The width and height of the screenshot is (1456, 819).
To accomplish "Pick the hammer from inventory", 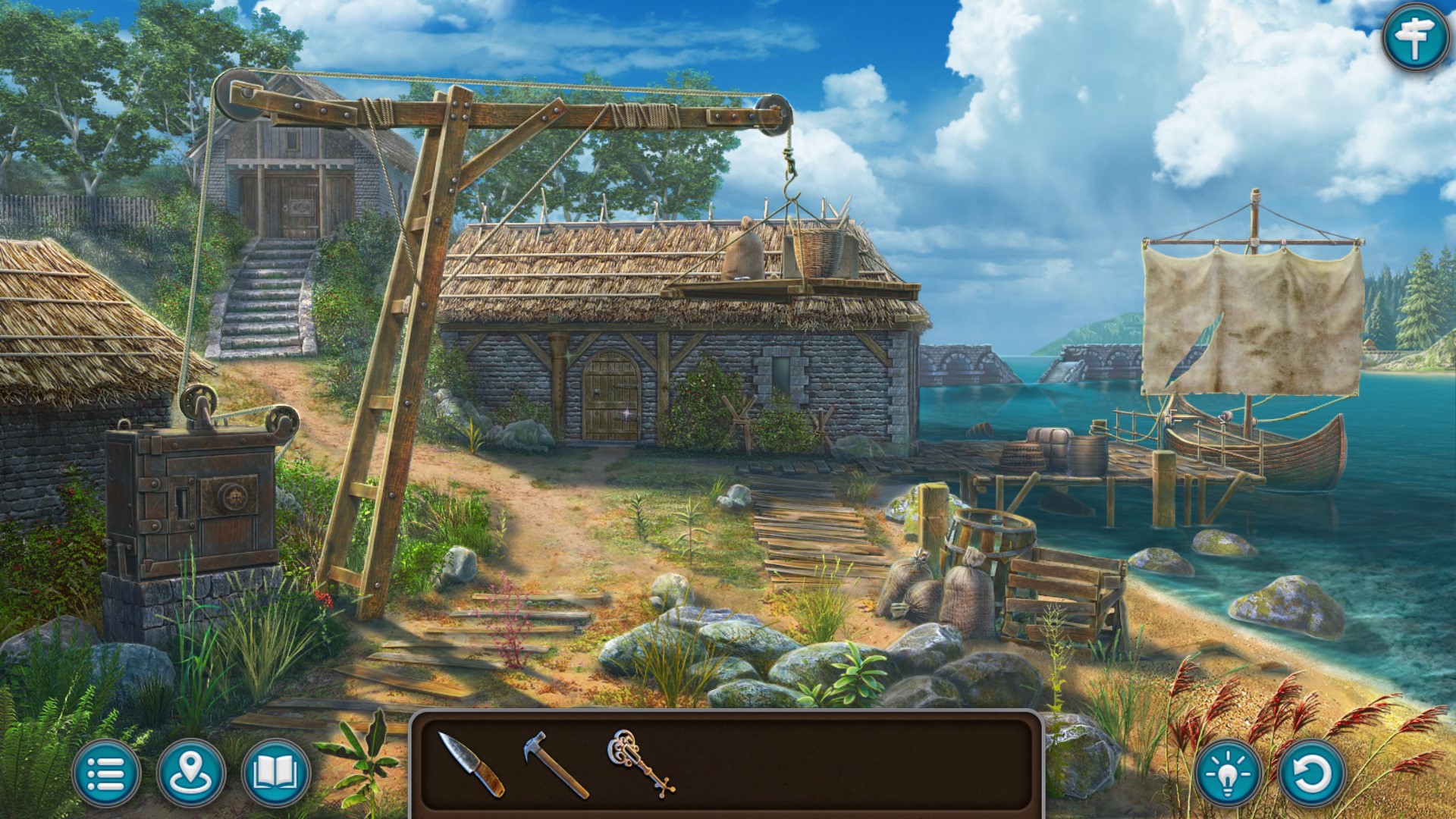I will click(554, 763).
